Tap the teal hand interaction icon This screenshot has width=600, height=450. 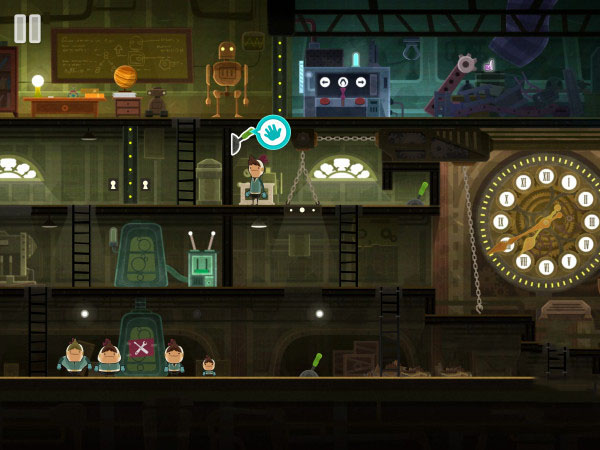tap(272, 132)
